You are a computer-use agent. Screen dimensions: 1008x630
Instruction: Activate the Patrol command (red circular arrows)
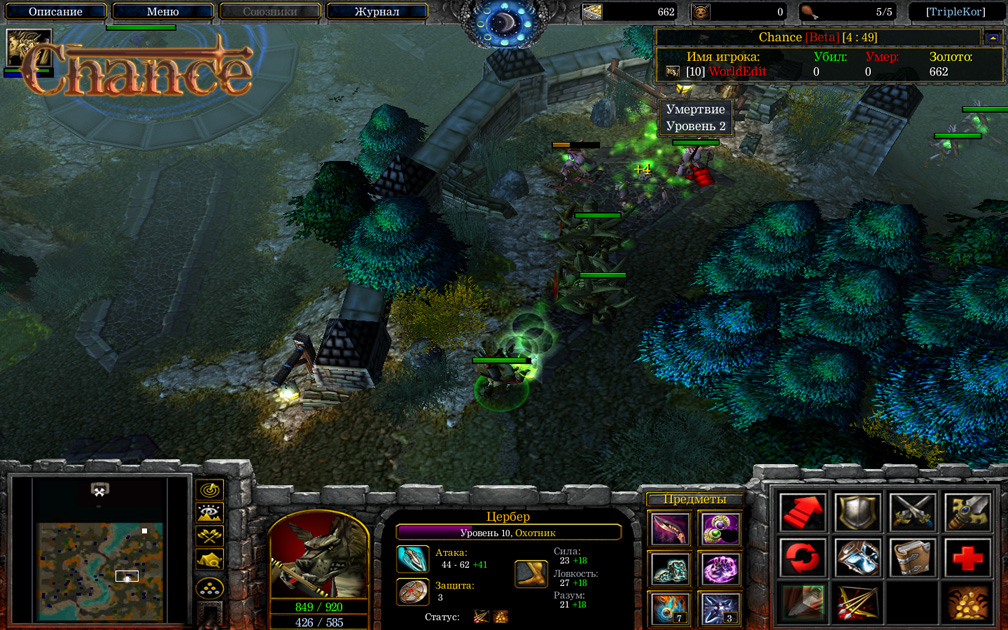coord(803,558)
